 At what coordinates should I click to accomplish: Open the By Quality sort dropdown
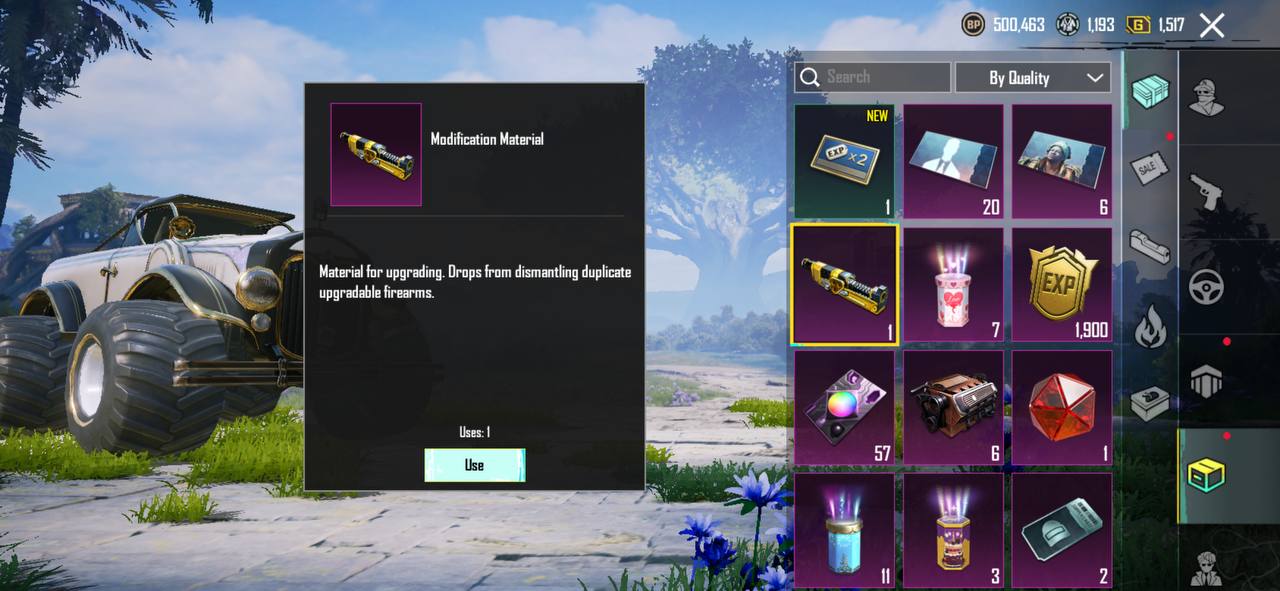[x=1033, y=77]
